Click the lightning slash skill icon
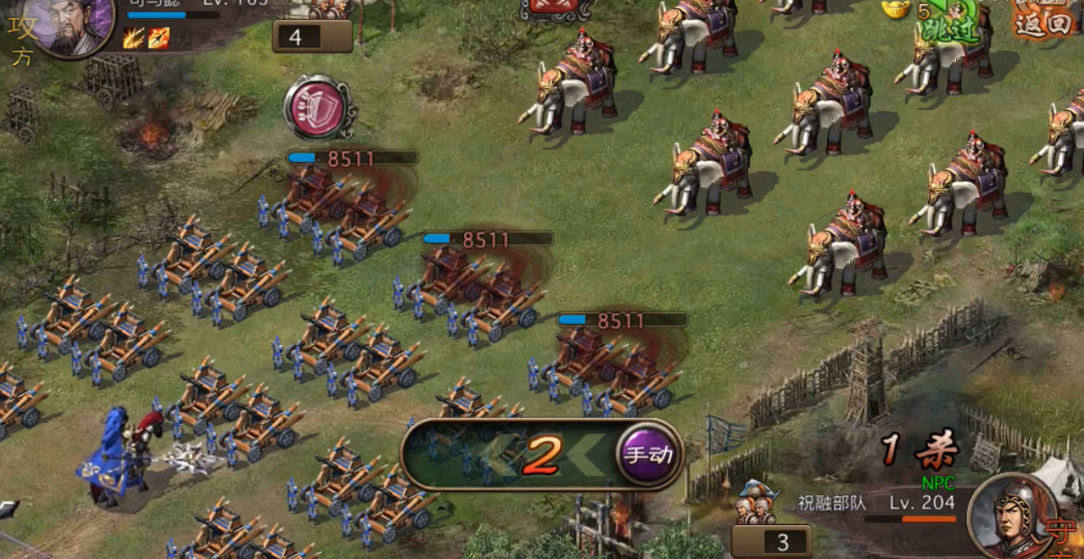 point(134,38)
